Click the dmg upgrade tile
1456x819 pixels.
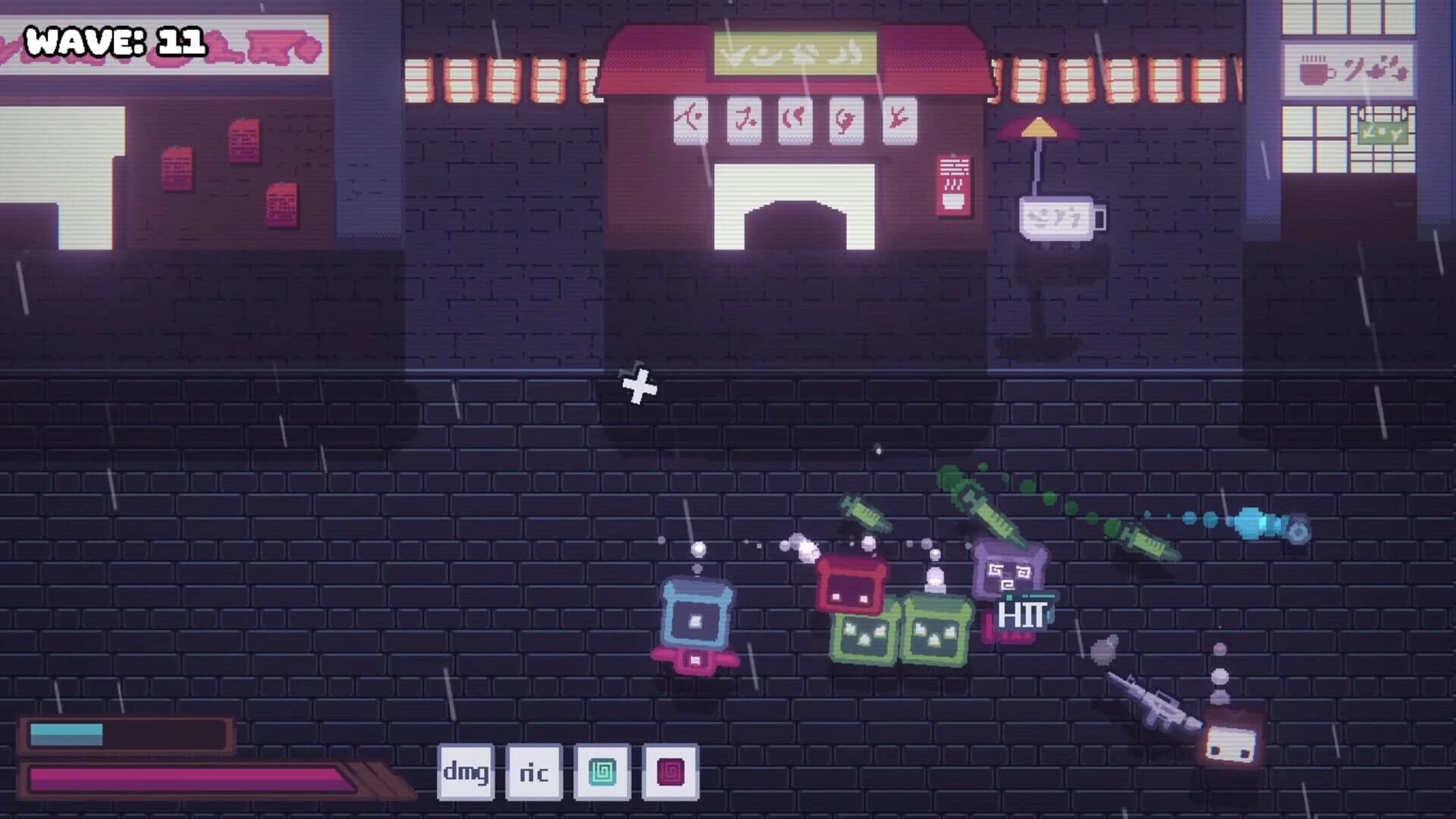(464, 773)
